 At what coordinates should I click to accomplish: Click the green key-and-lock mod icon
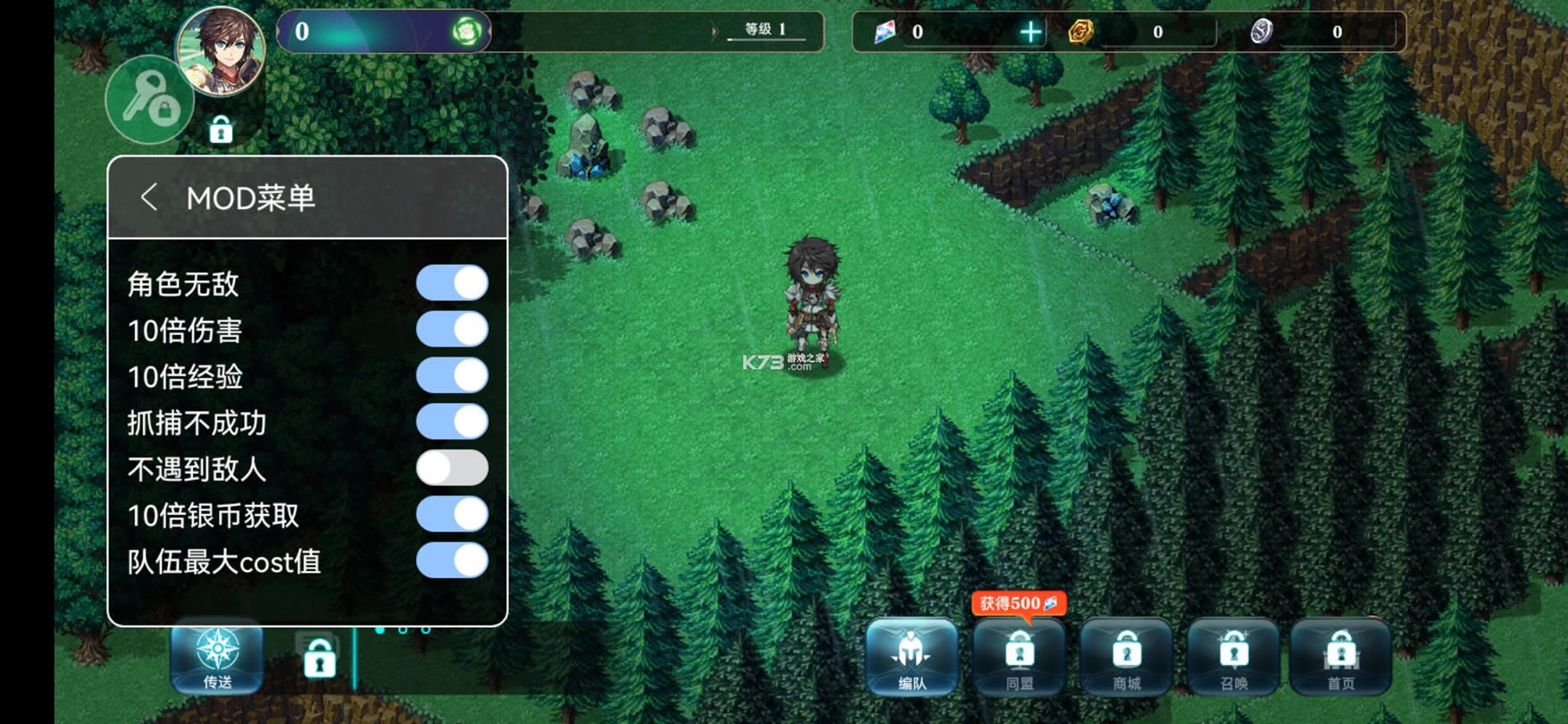(x=149, y=100)
